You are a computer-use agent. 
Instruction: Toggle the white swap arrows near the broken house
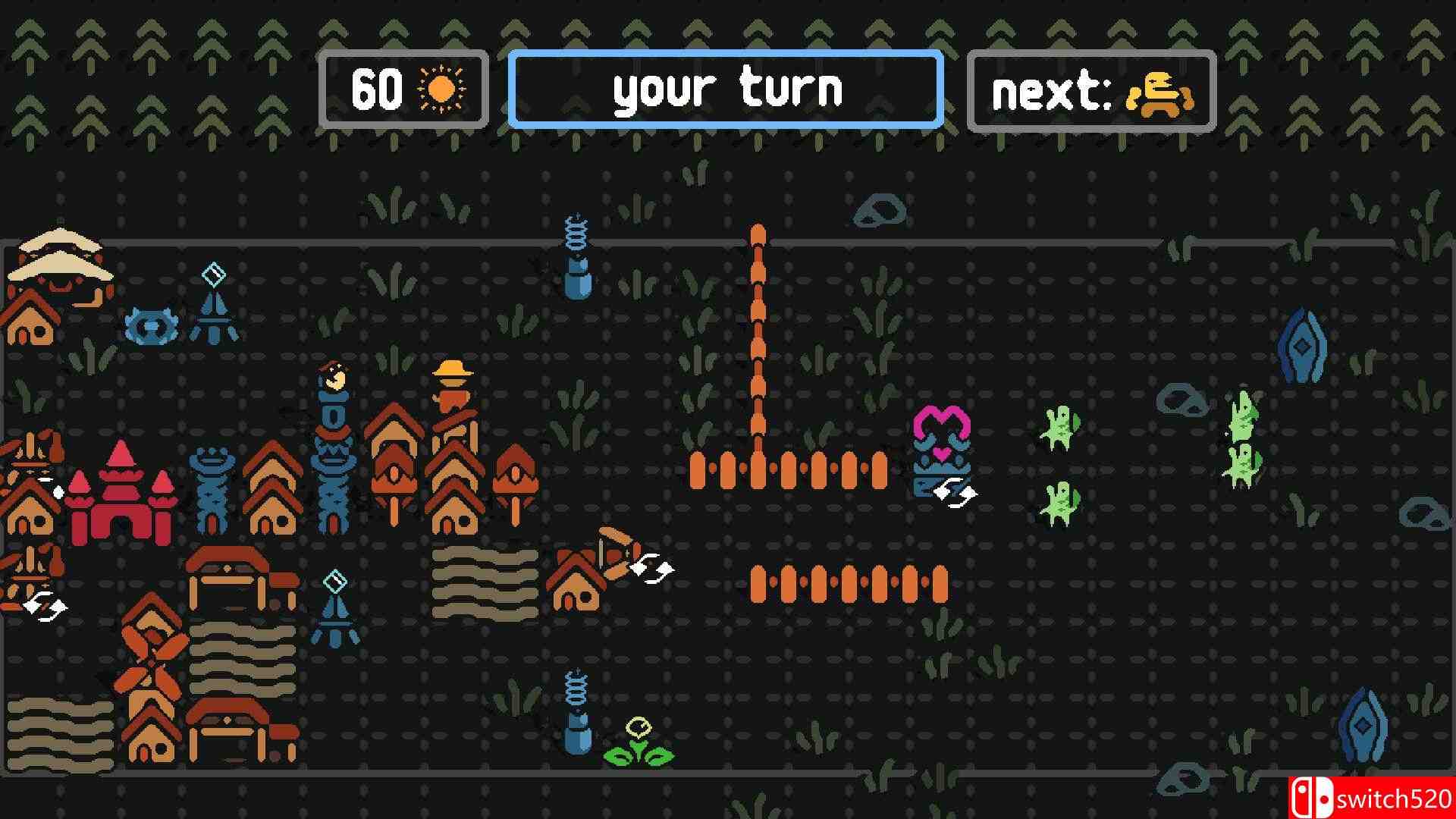pyautogui.click(x=651, y=567)
